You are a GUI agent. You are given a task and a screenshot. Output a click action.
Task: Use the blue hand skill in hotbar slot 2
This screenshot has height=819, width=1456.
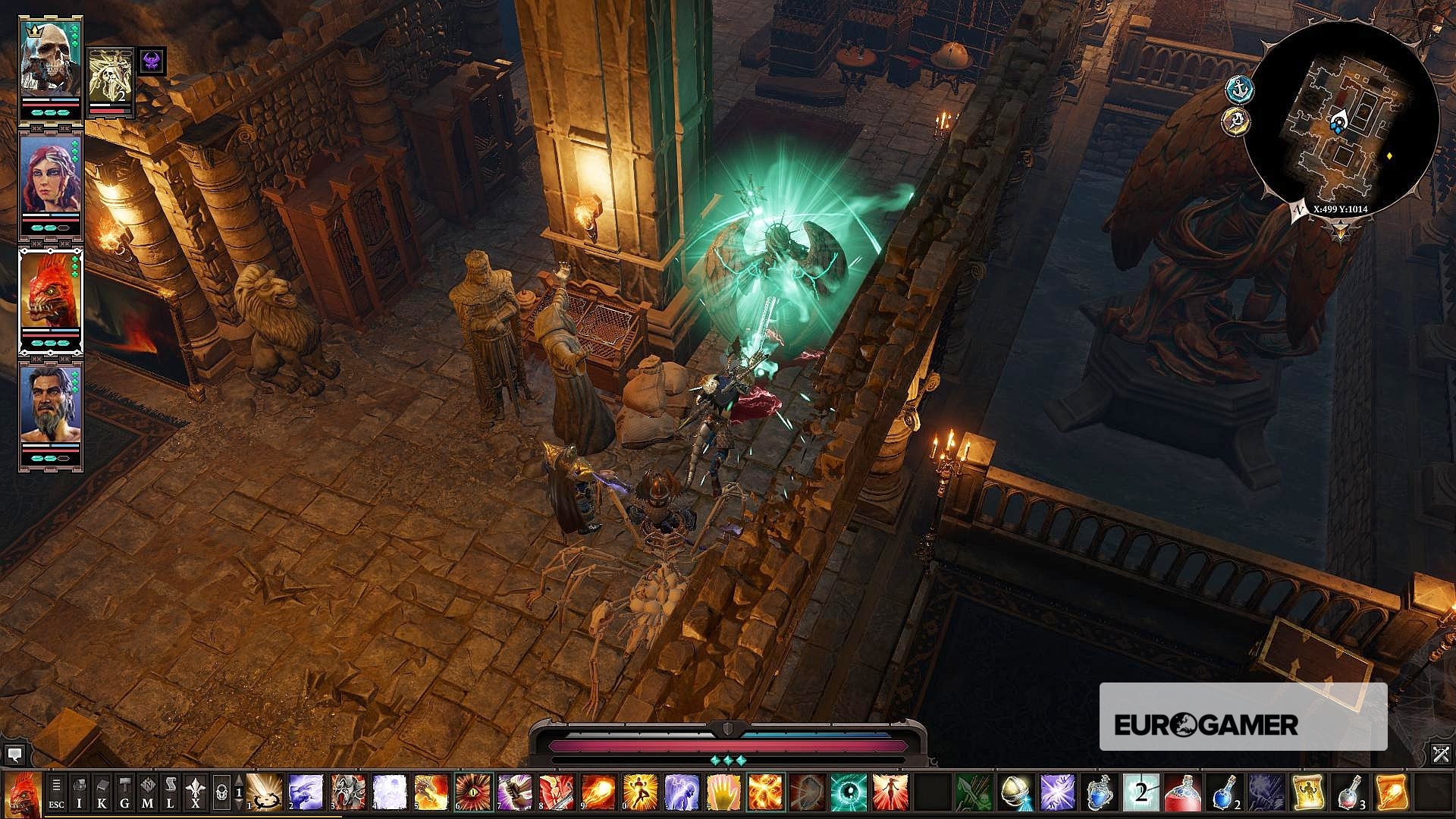[303, 790]
